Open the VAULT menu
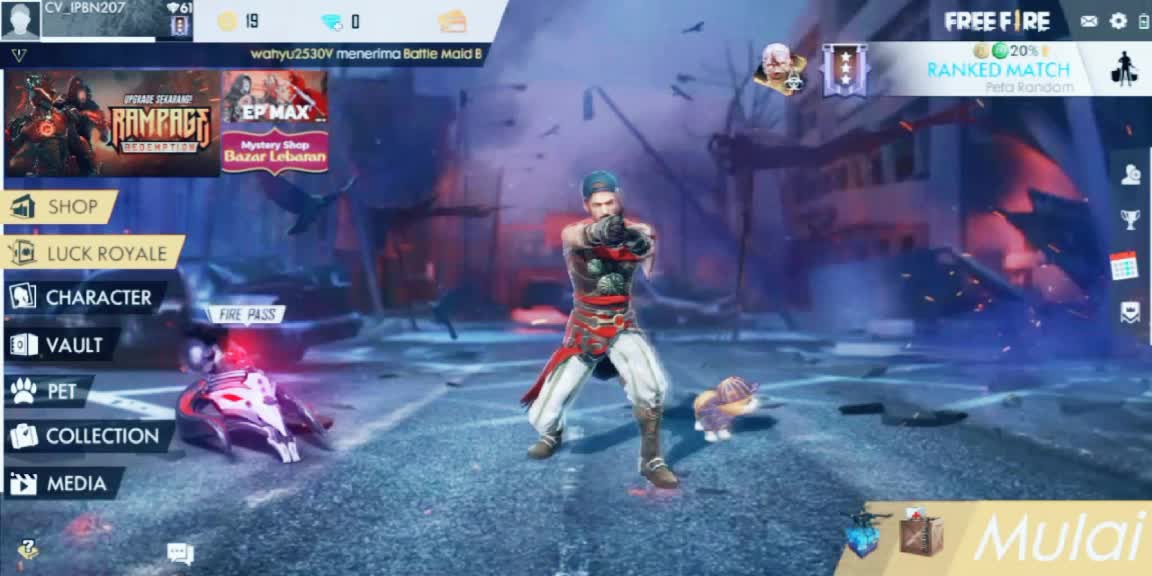Screen dimensions: 1152x576 [x=60, y=345]
